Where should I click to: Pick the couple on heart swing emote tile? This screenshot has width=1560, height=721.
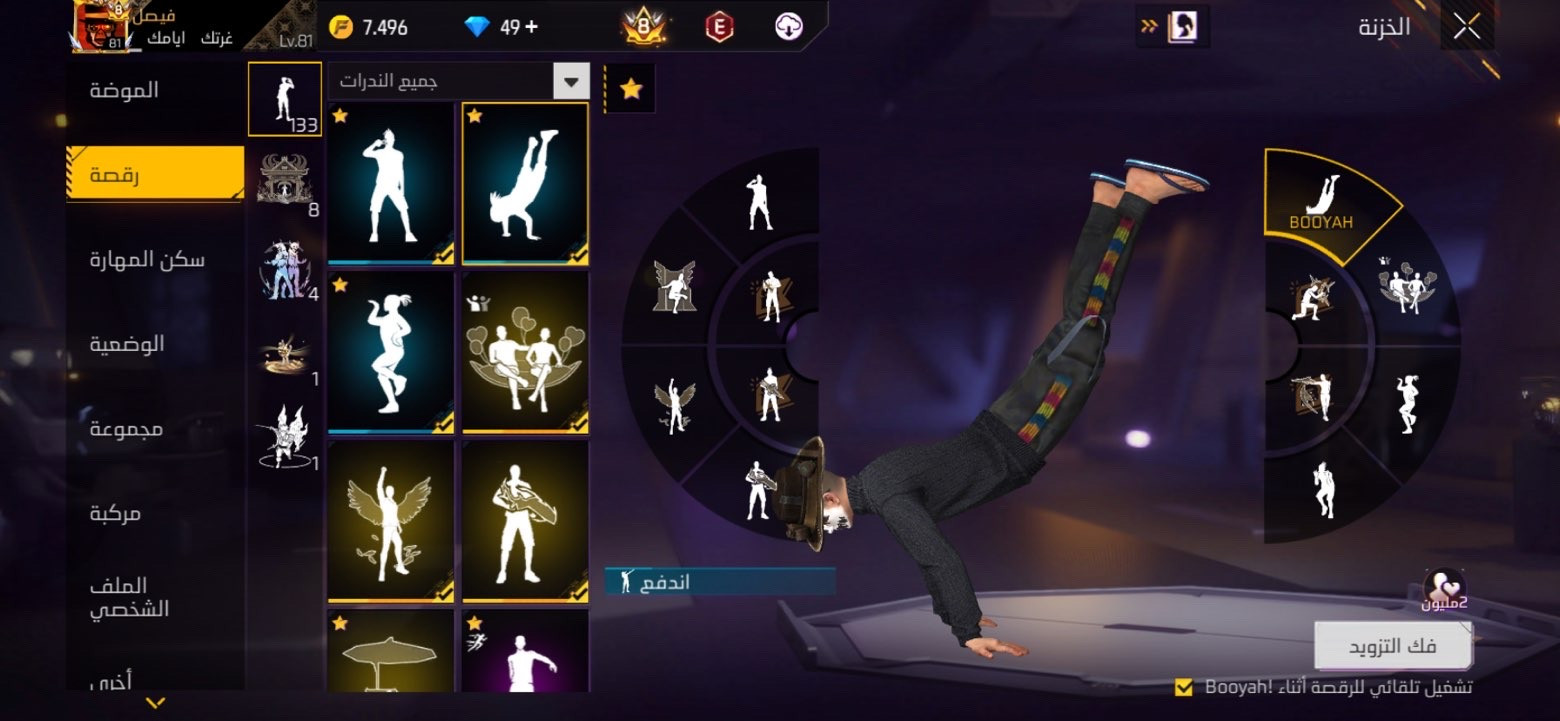[x=525, y=352]
